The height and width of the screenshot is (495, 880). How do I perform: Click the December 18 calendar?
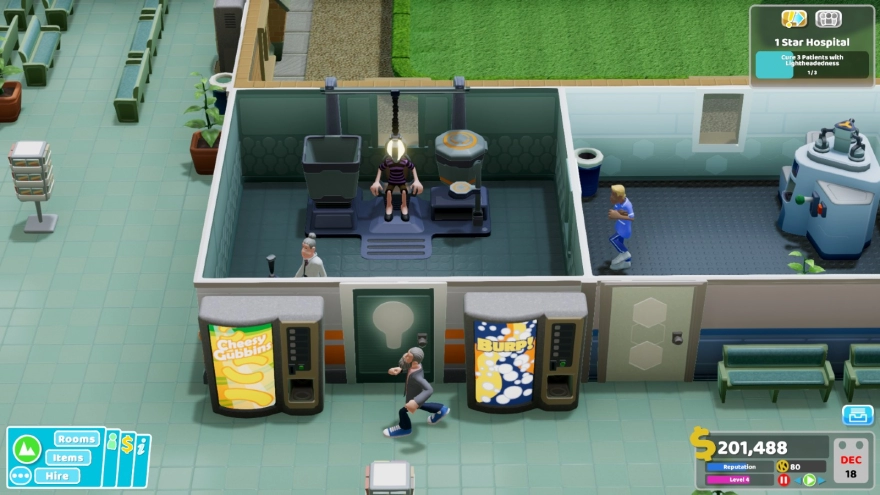pos(852,460)
